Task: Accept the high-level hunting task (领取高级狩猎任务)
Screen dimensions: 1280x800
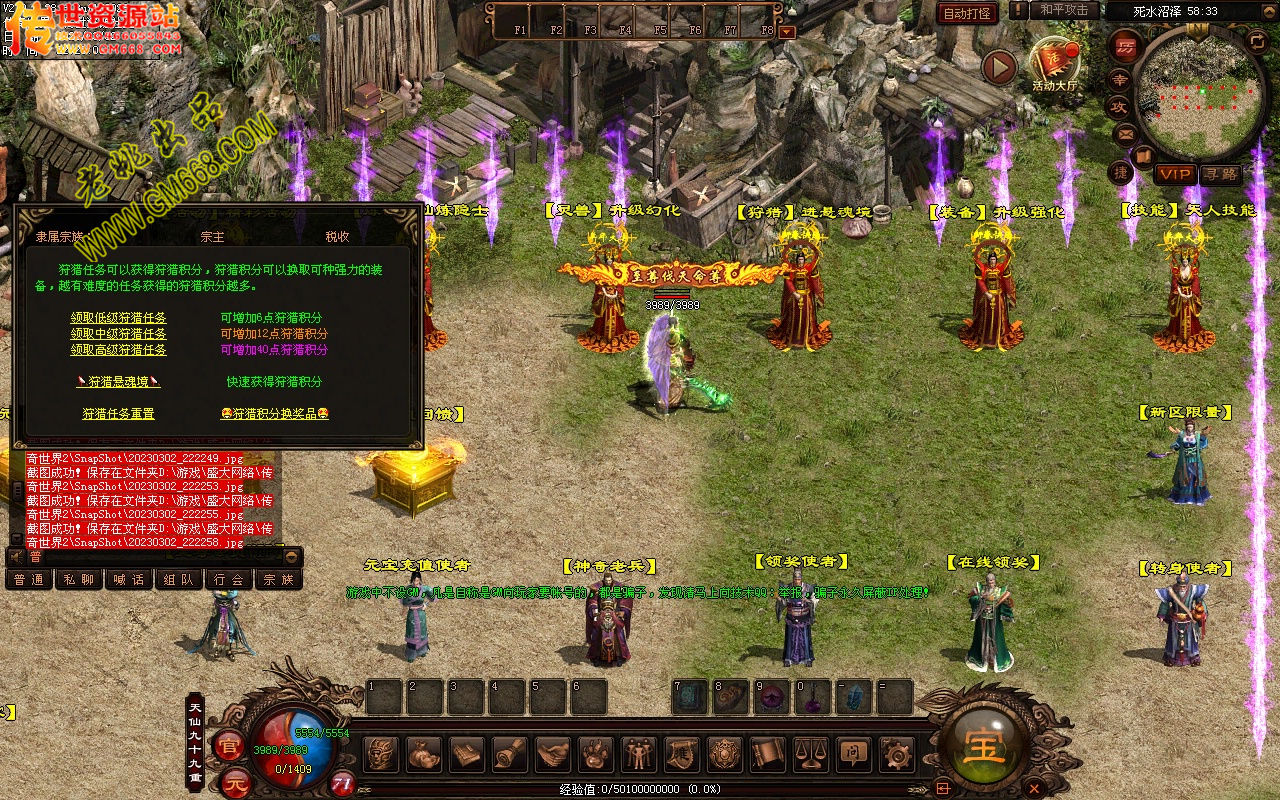Action: tap(118, 350)
